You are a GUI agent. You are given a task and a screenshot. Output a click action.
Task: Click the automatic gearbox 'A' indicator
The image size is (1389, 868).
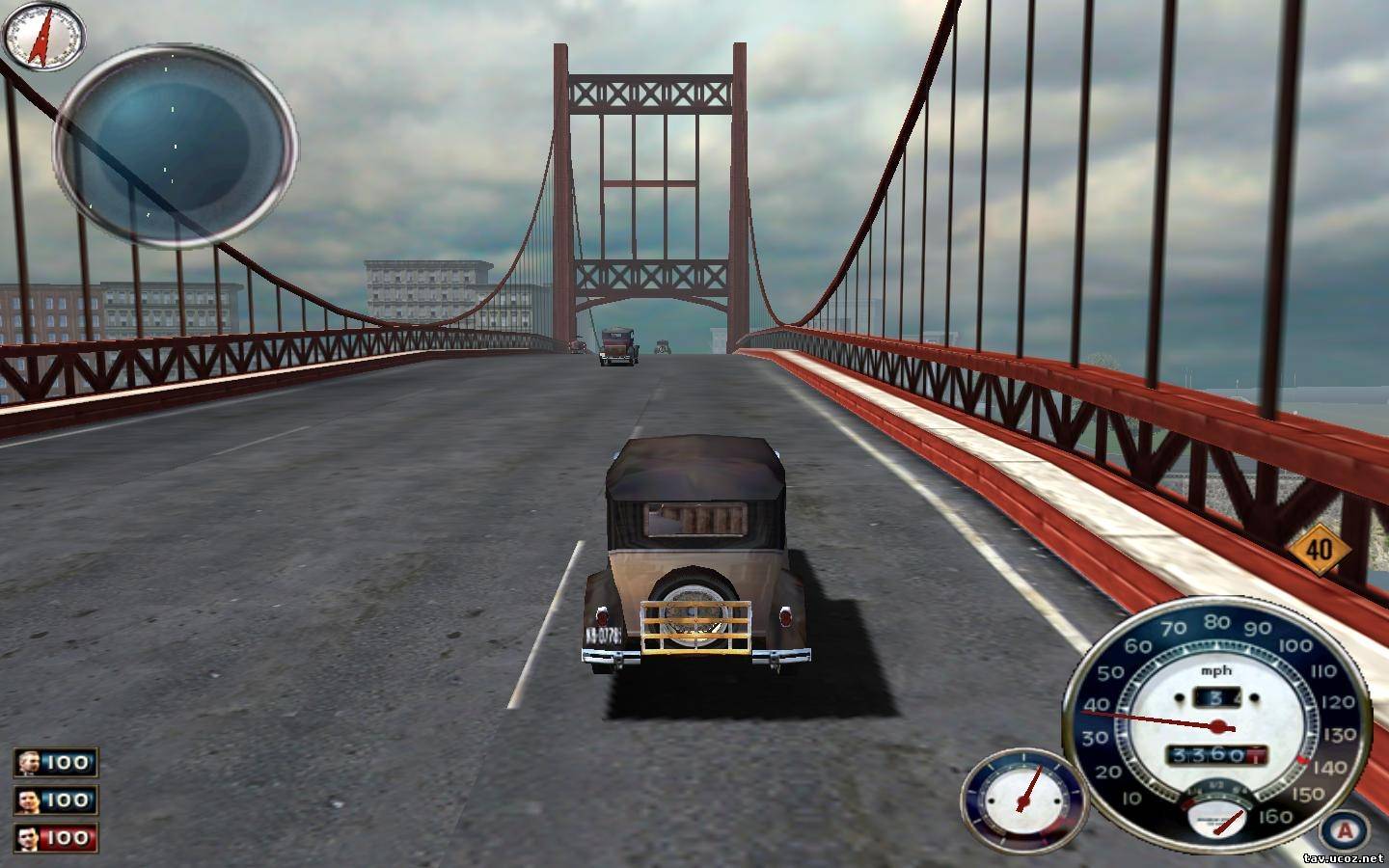point(1346,830)
